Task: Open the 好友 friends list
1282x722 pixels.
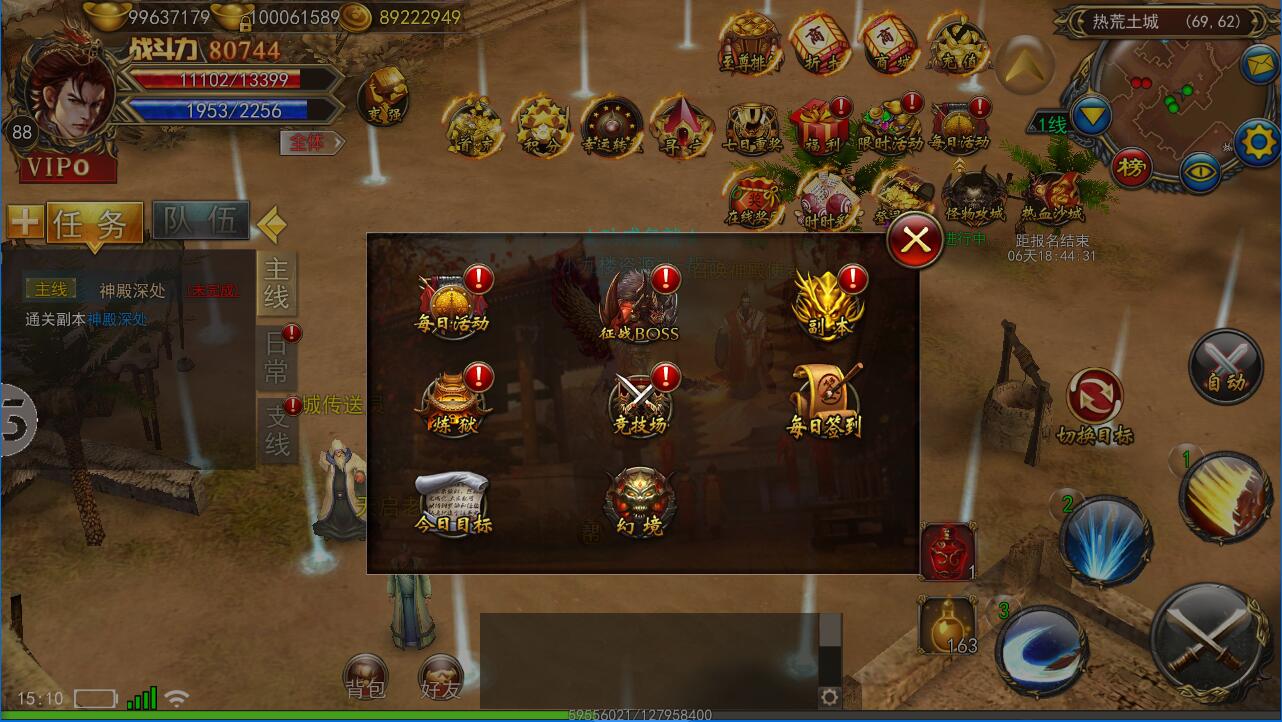Action: [x=441, y=678]
